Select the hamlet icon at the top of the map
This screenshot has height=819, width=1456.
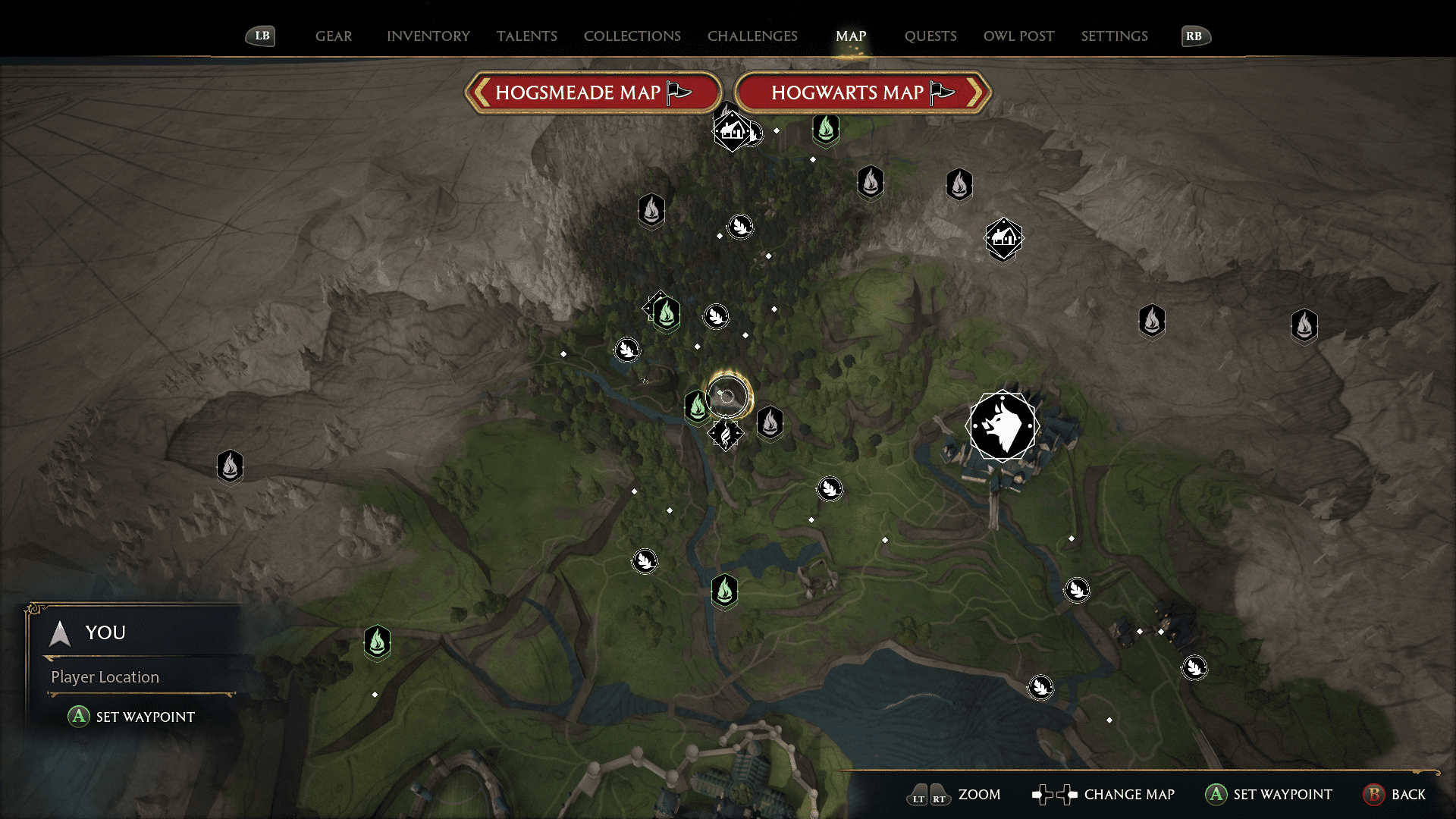pos(731,130)
